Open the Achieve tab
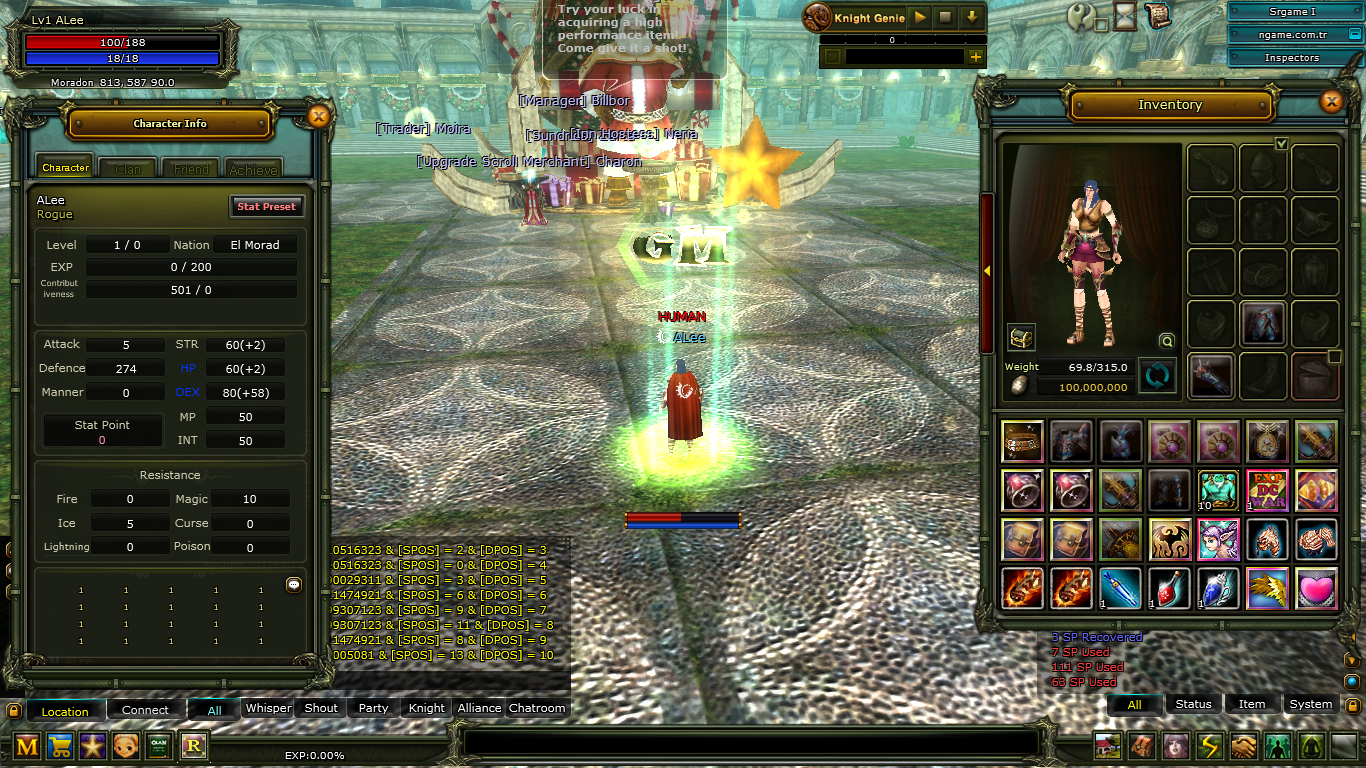This screenshot has width=1366, height=768. [x=253, y=169]
